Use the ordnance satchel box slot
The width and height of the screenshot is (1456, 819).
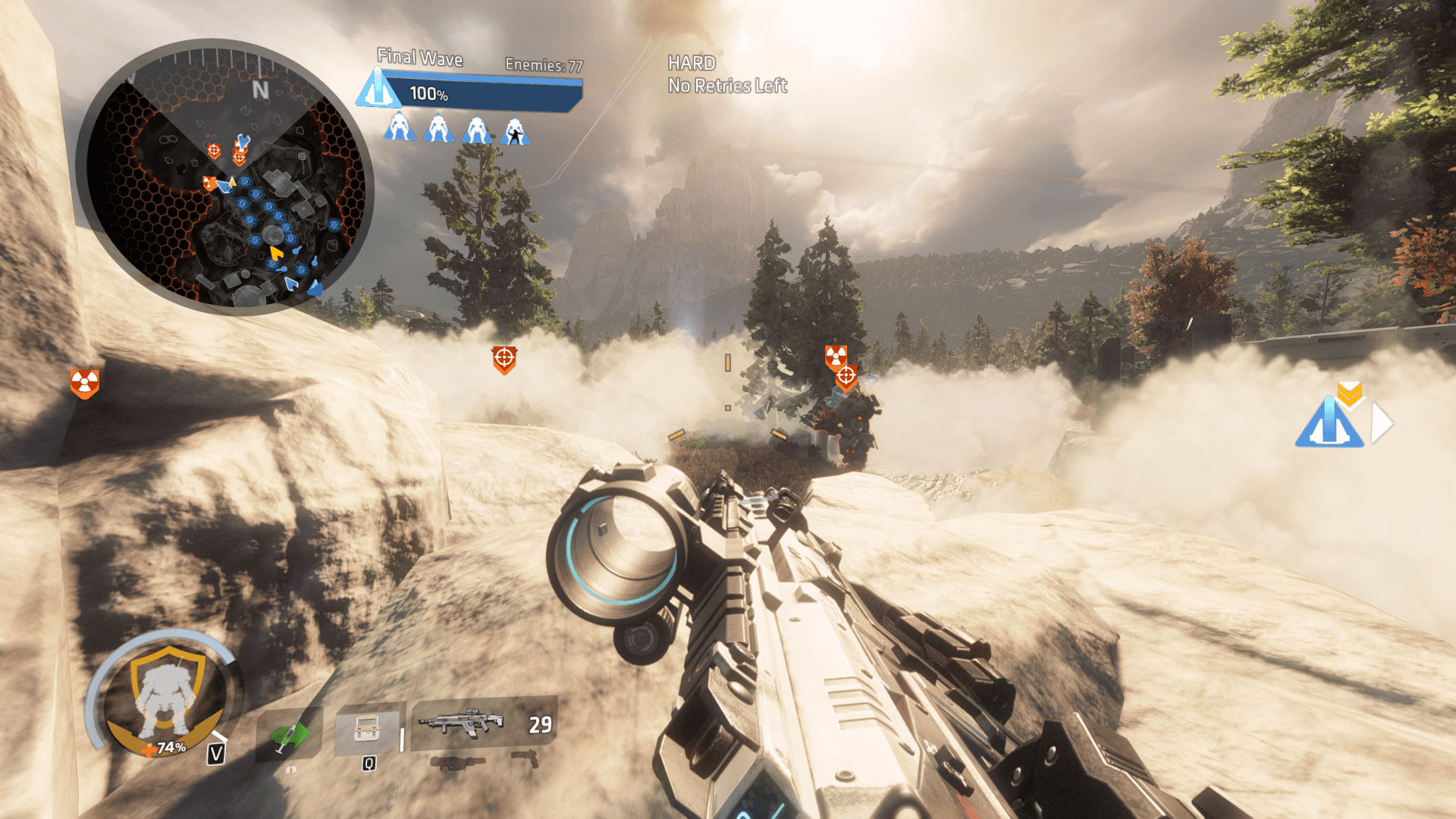[366, 730]
